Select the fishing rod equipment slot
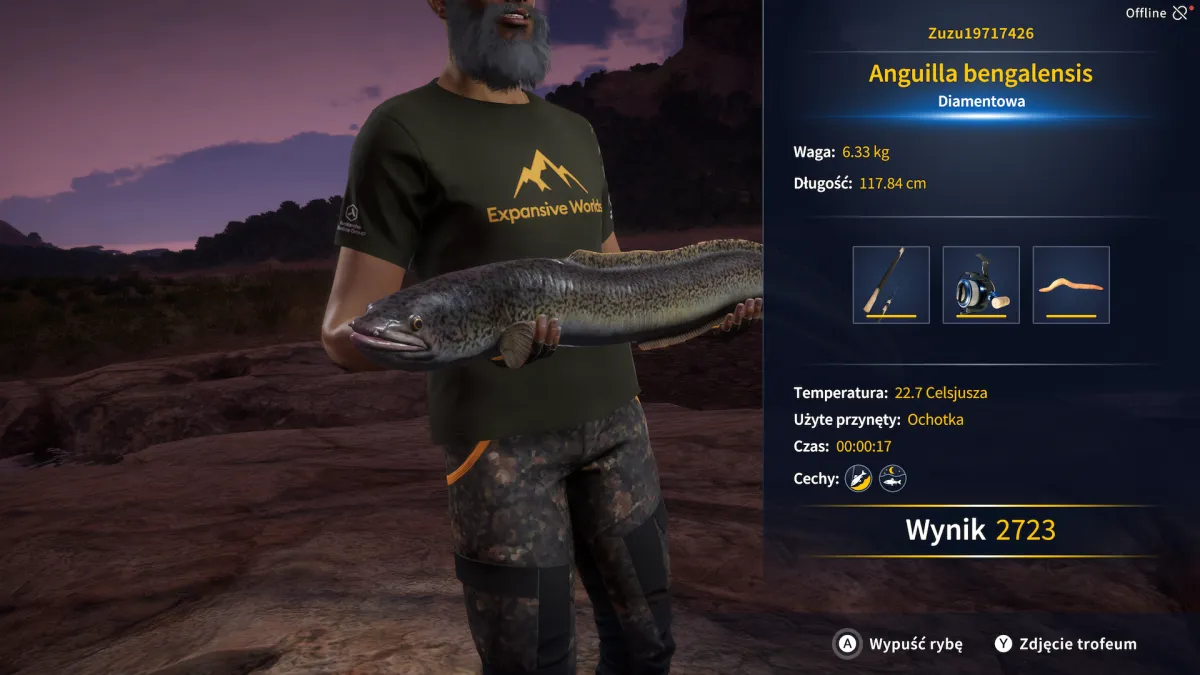 point(891,285)
